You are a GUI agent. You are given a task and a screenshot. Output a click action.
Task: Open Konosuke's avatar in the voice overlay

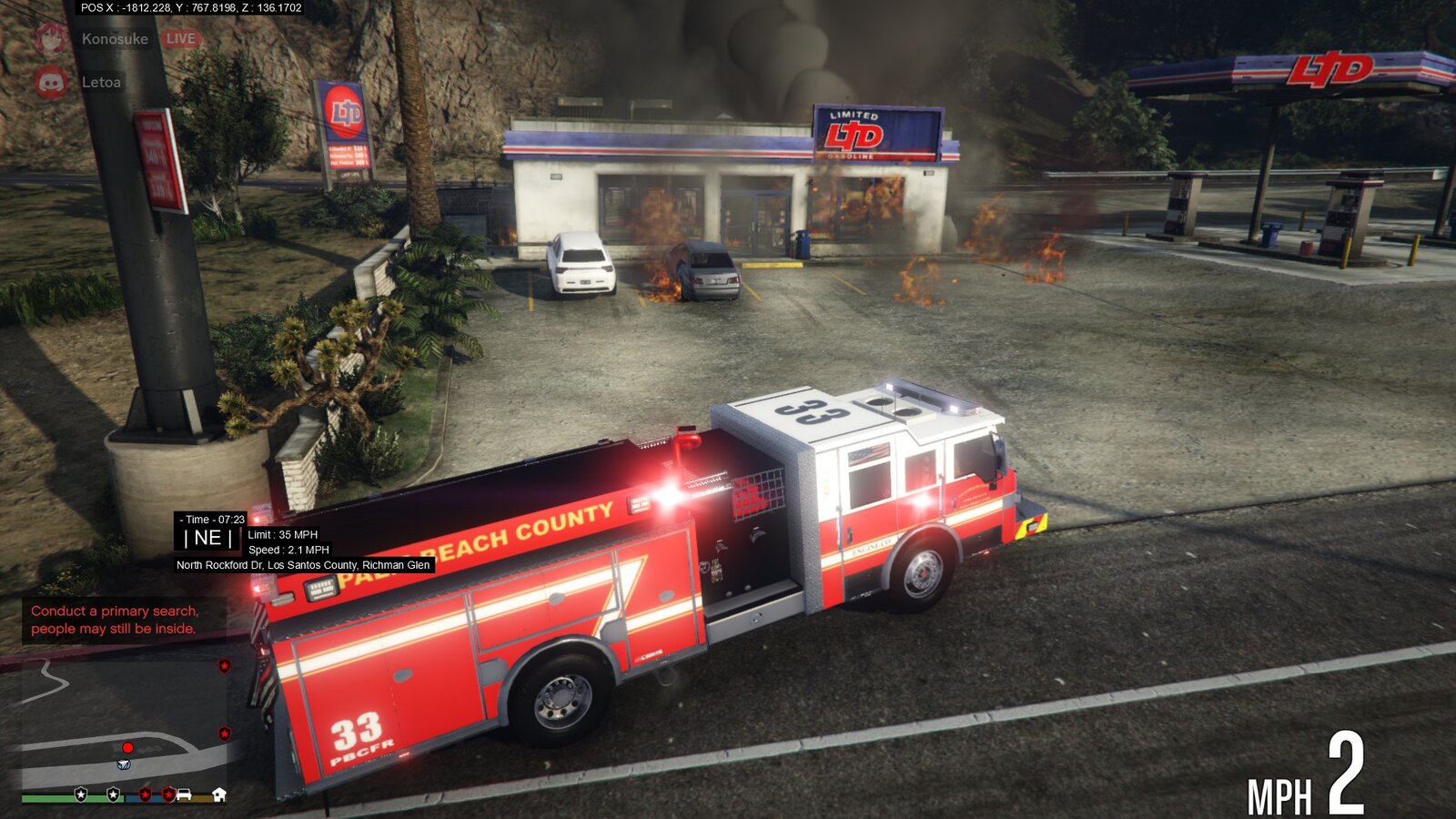click(52, 38)
